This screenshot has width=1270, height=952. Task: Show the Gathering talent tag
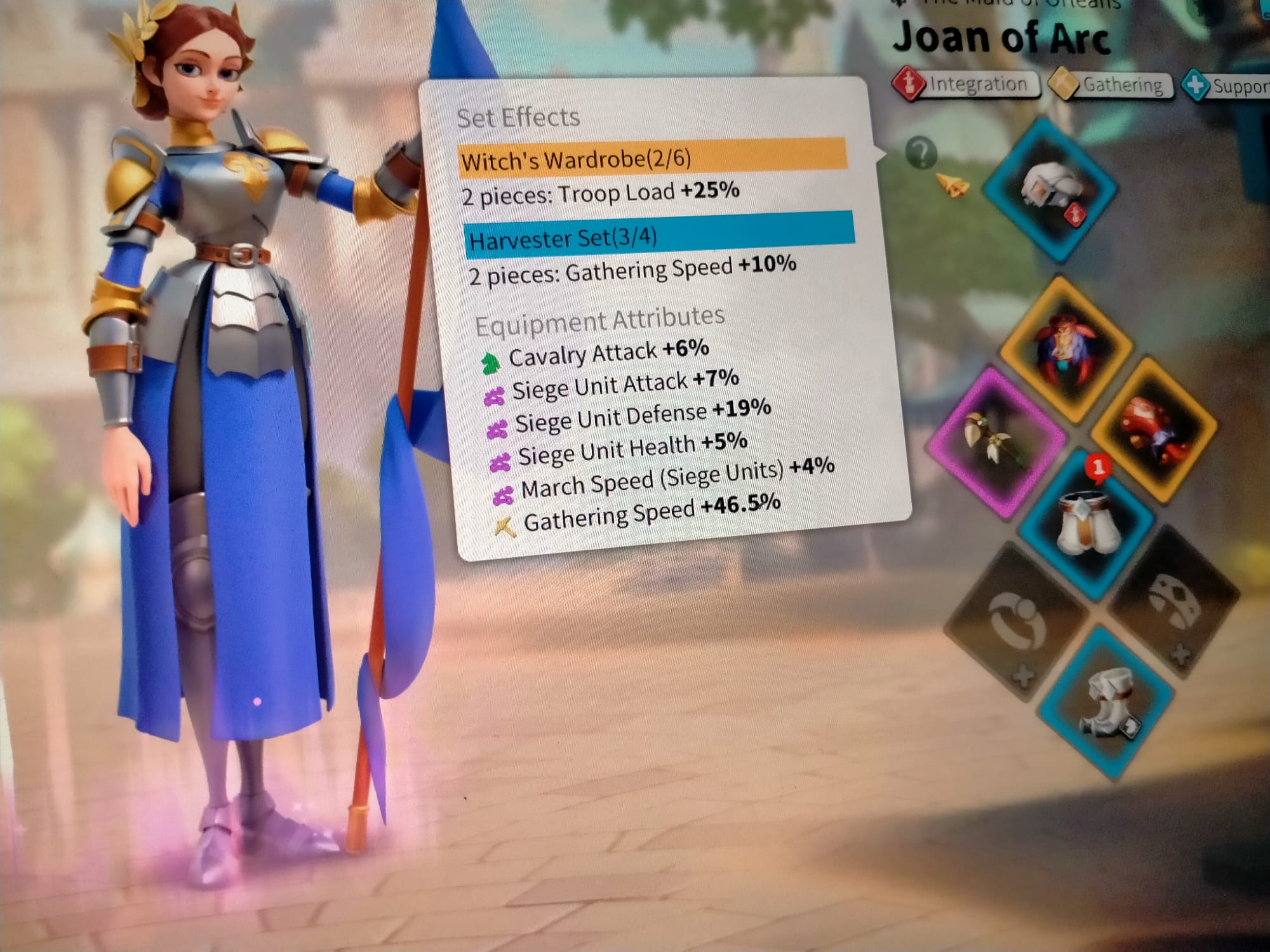pos(1112,84)
